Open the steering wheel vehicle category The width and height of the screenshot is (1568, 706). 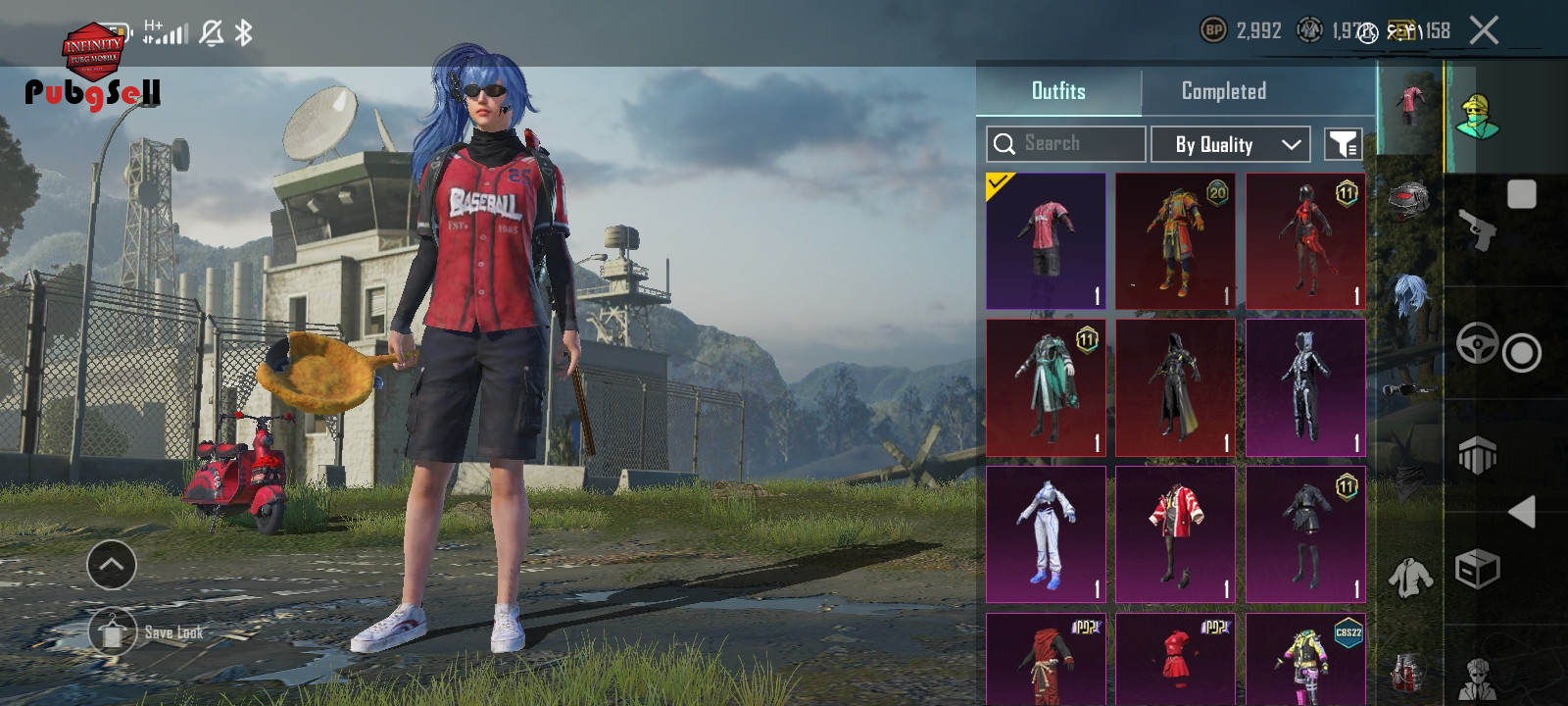point(1477,343)
